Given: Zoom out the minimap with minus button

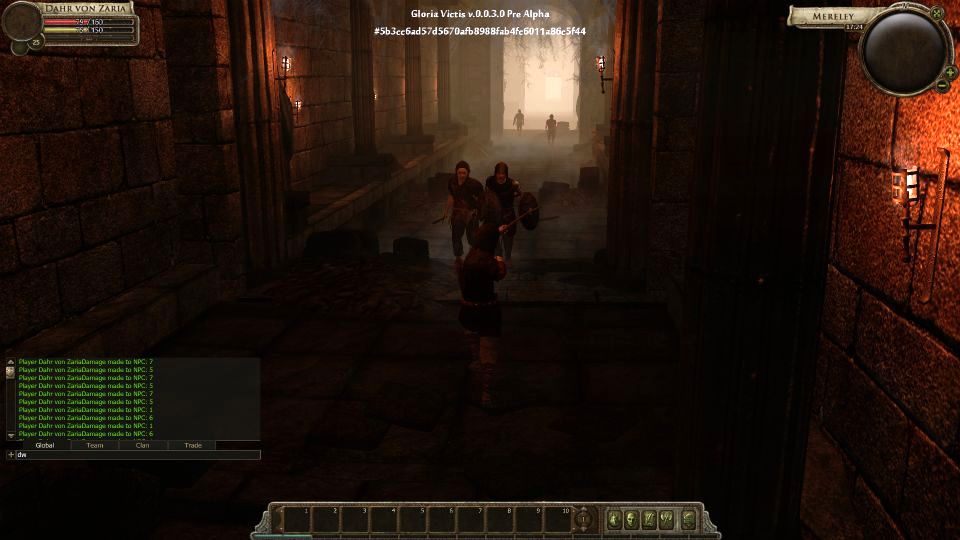Looking at the screenshot, I should [x=942, y=86].
